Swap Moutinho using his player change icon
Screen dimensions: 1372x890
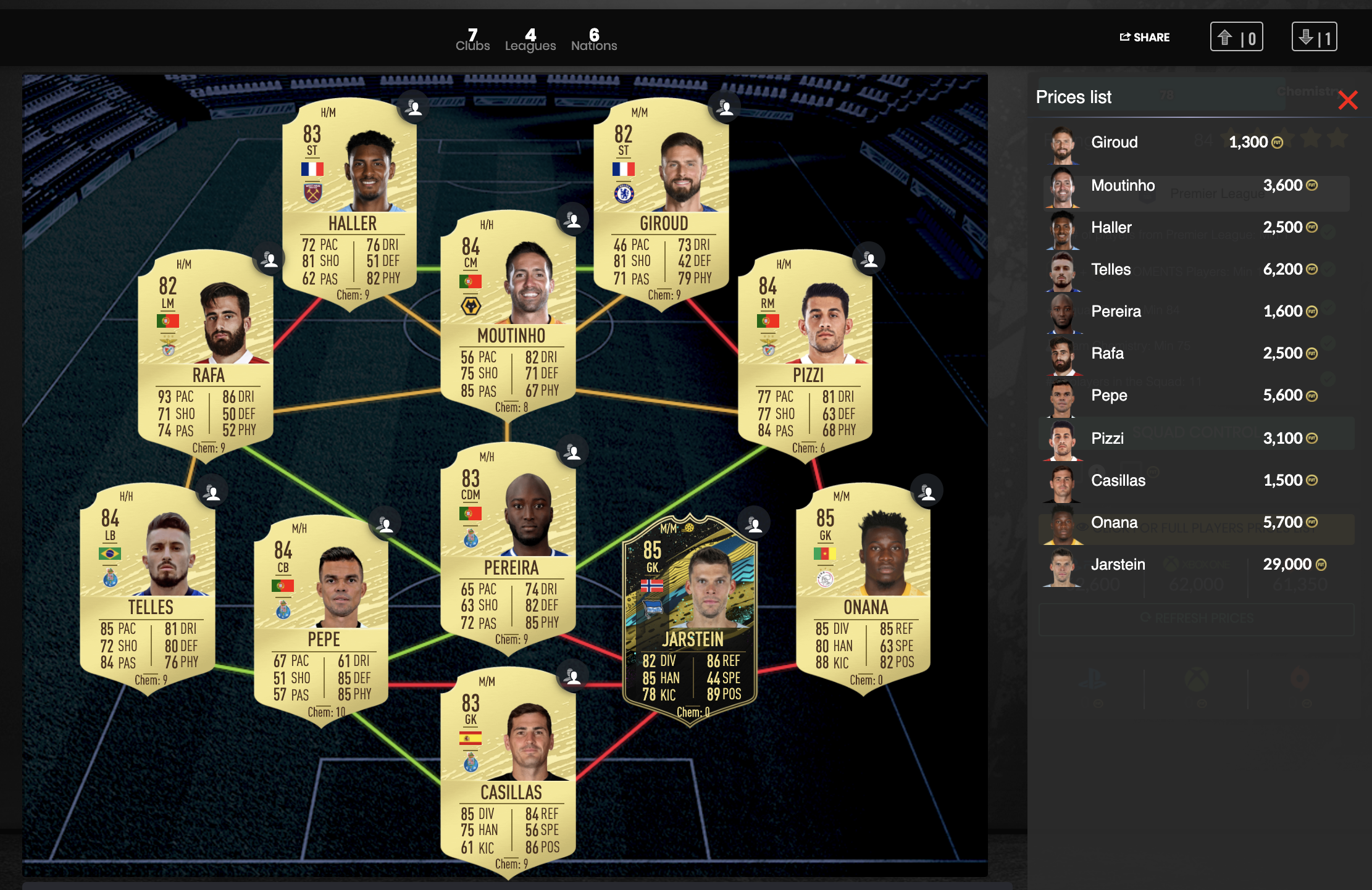click(571, 220)
